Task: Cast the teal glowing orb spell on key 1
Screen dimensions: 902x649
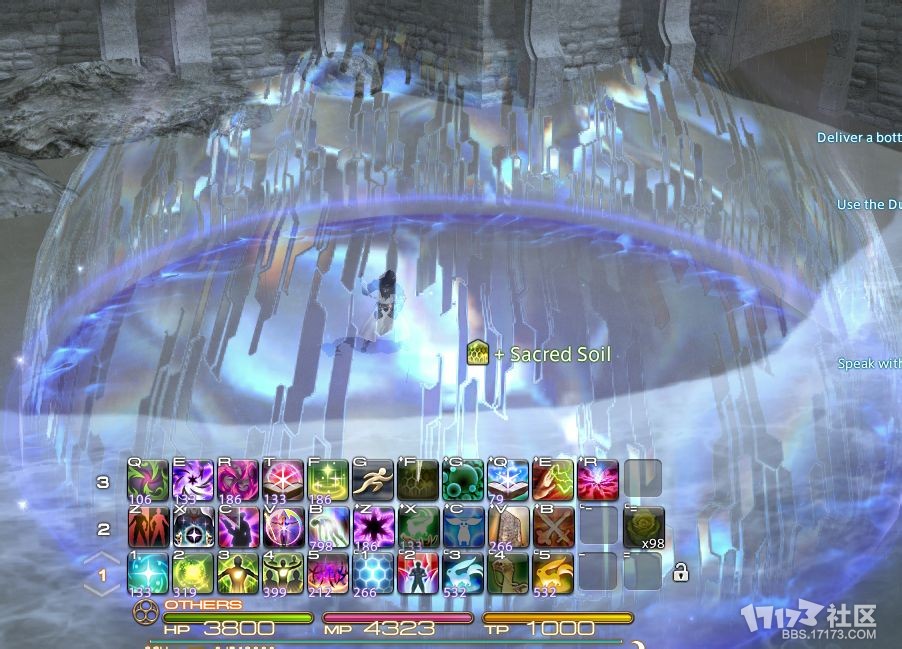Action: pos(147,572)
